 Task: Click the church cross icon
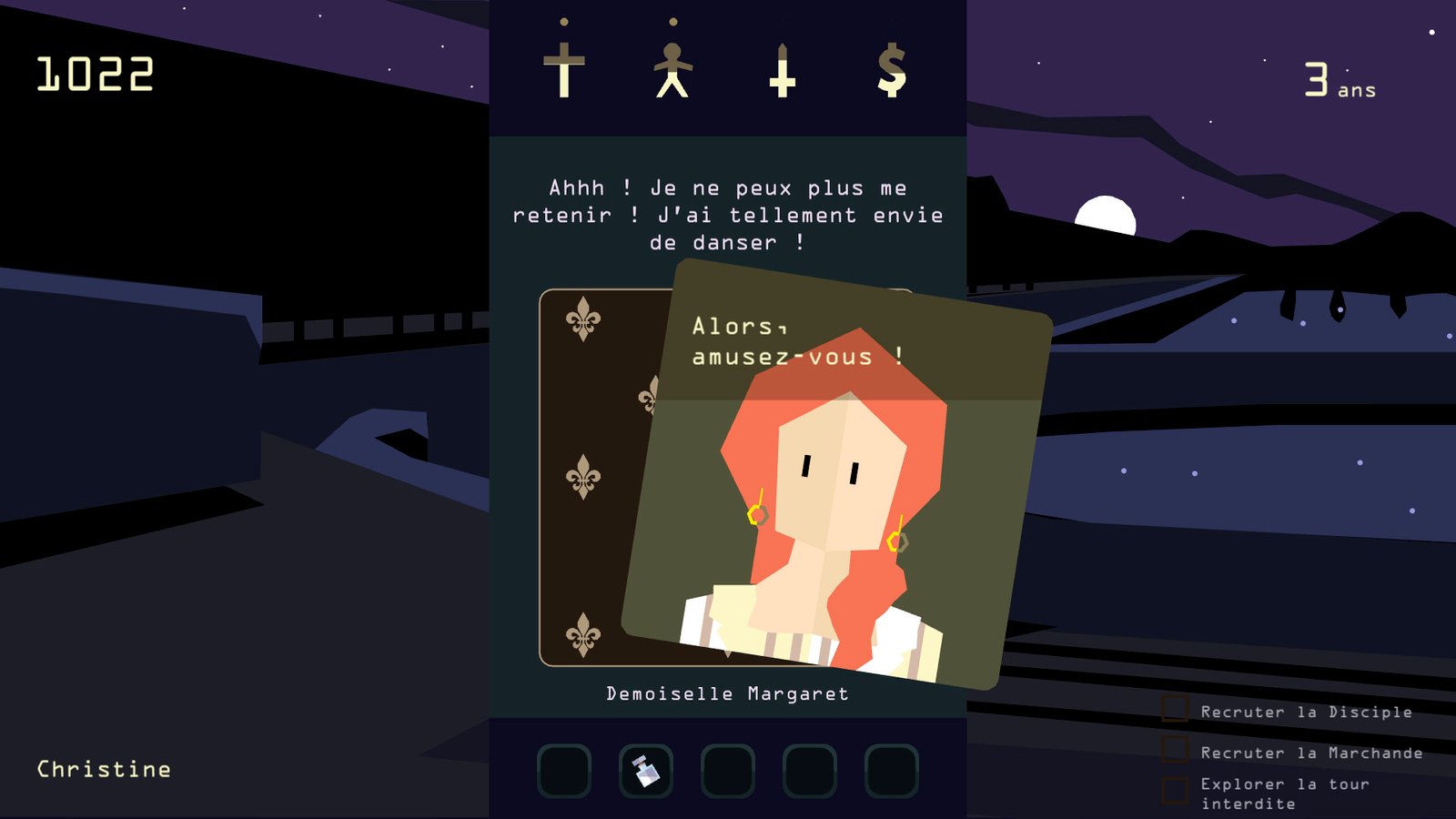564,70
